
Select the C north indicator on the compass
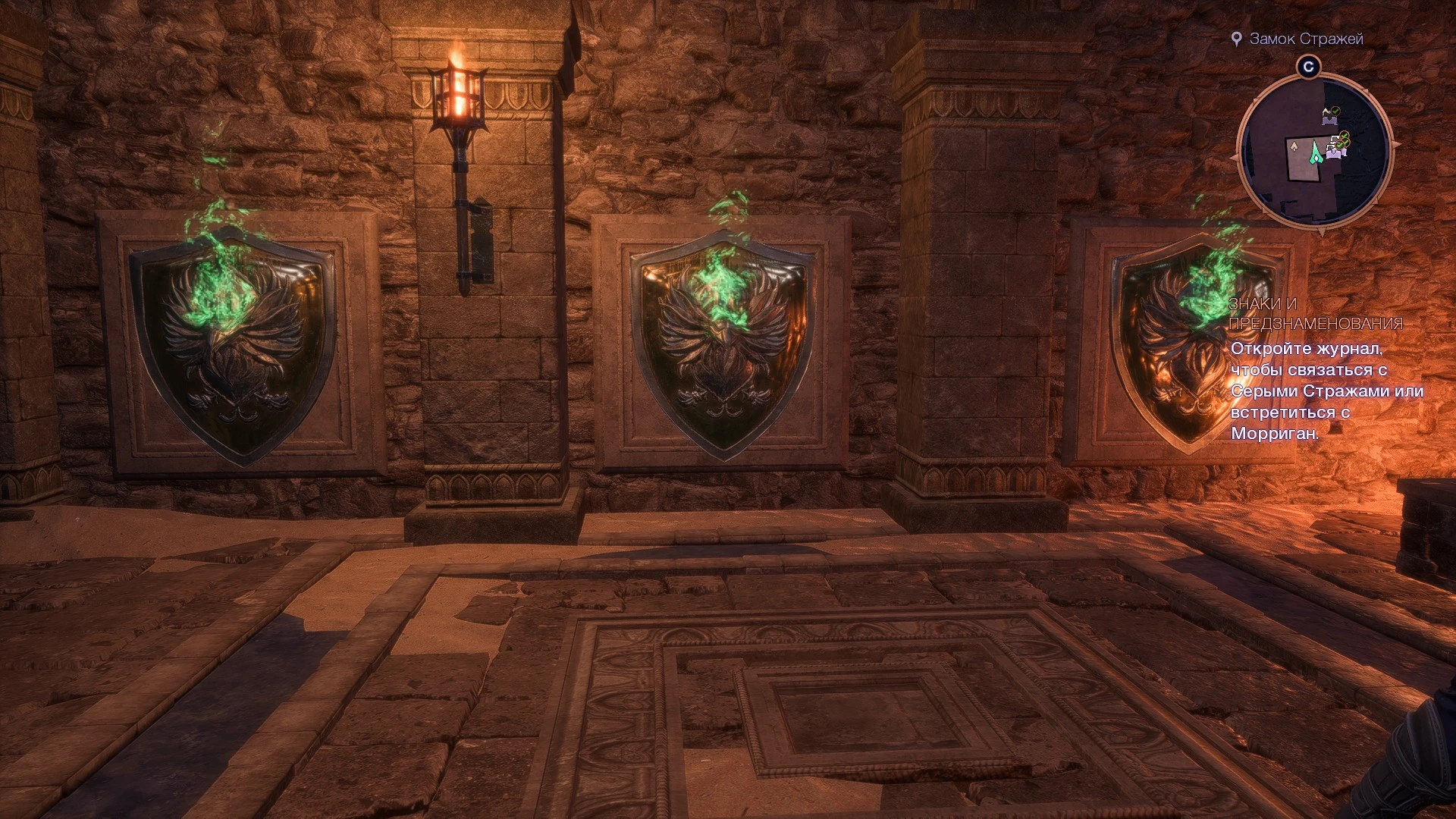click(x=1309, y=66)
